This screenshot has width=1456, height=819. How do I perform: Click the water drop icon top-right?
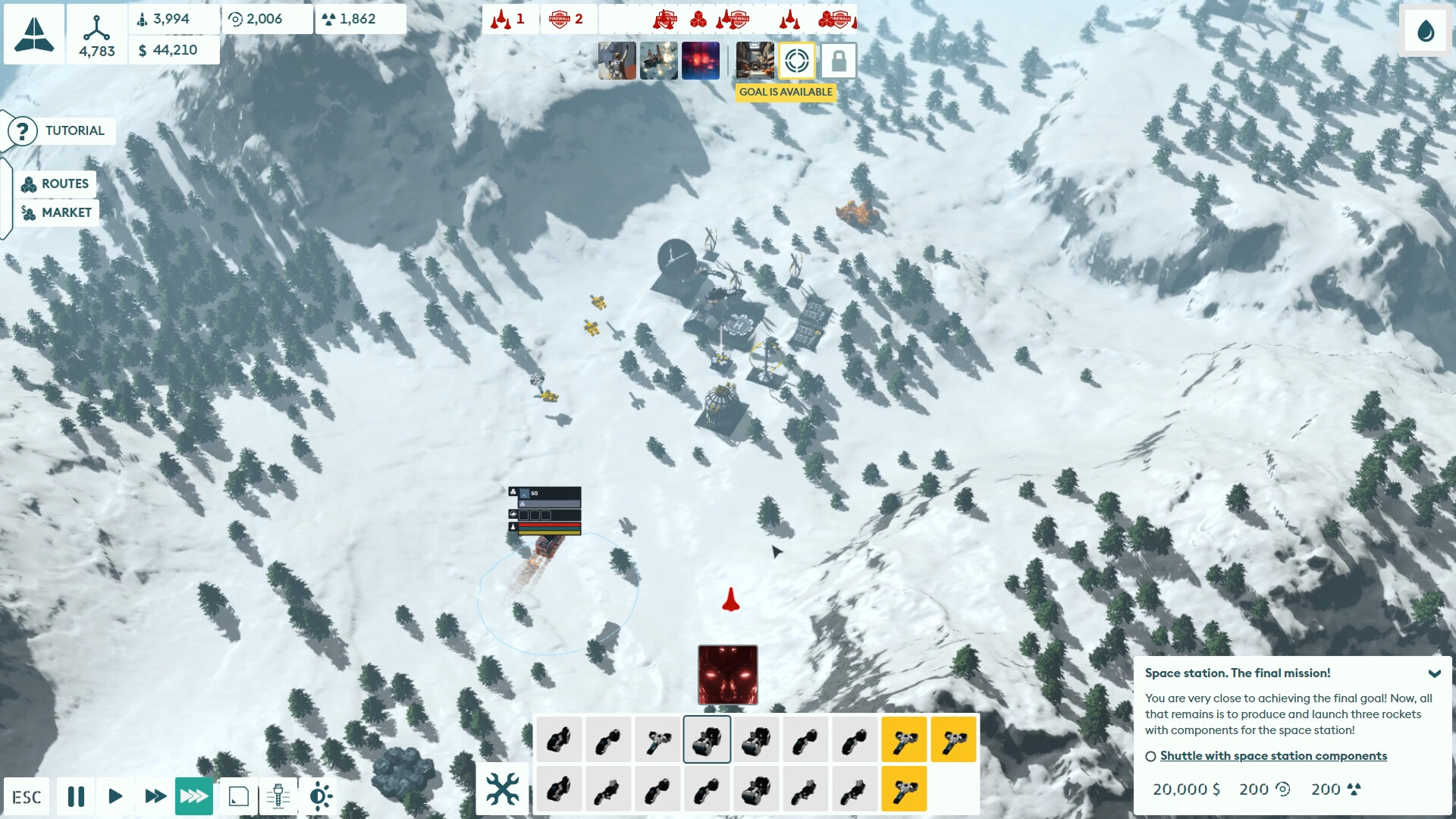1425,32
